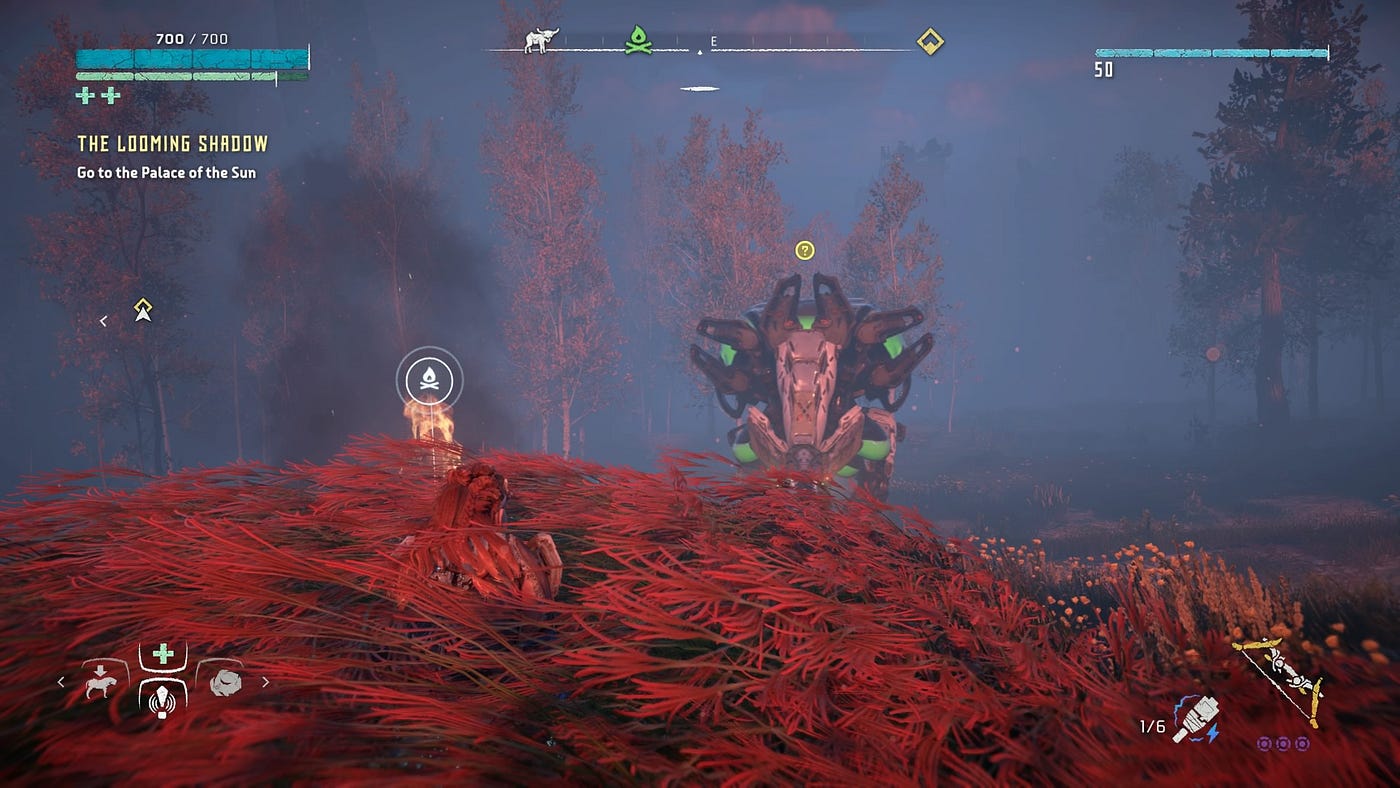
Task: Select the circled campfire save marker
Action: pyautogui.click(x=429, y=379)
